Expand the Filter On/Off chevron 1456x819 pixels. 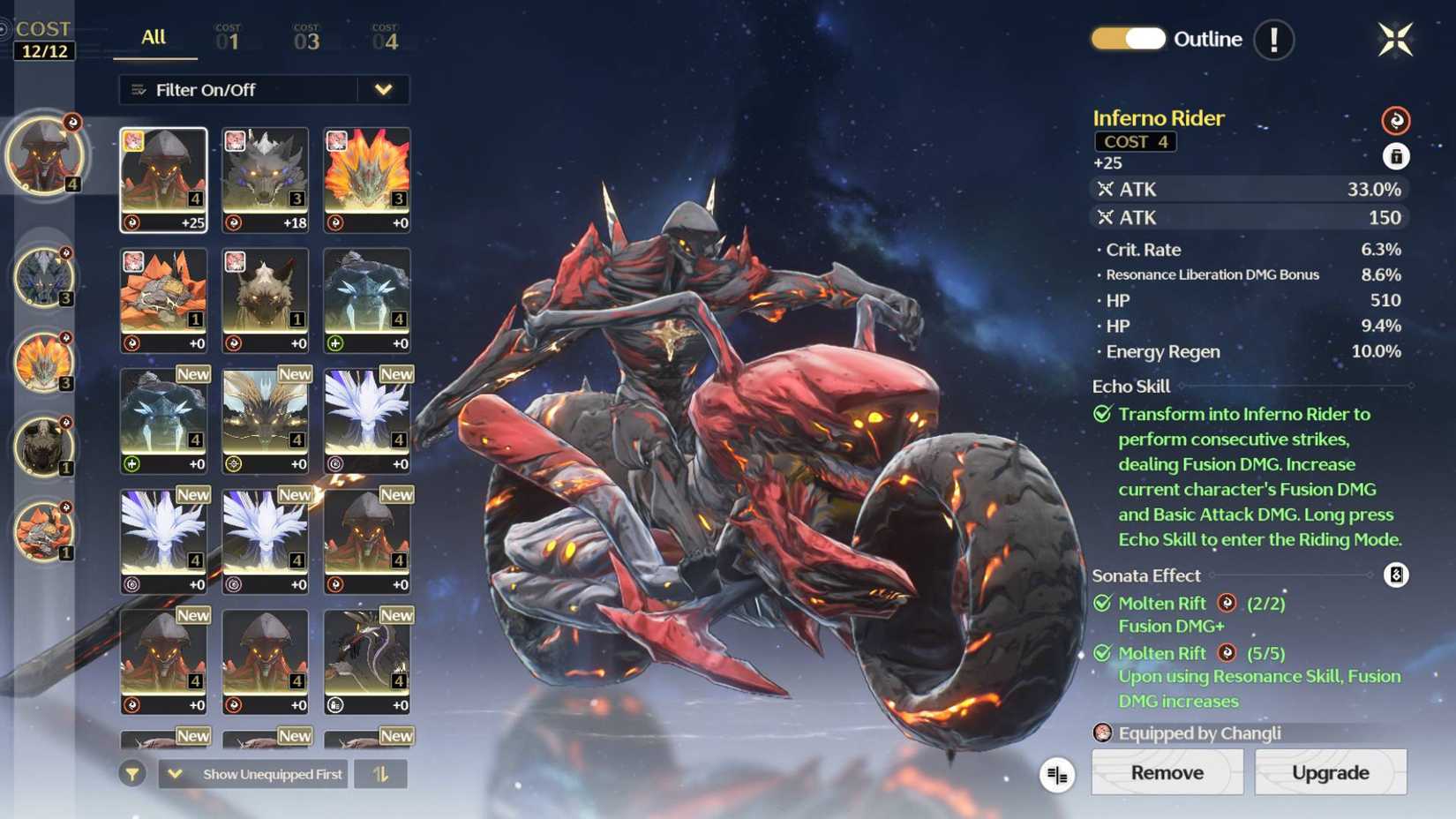pos(383,89)
